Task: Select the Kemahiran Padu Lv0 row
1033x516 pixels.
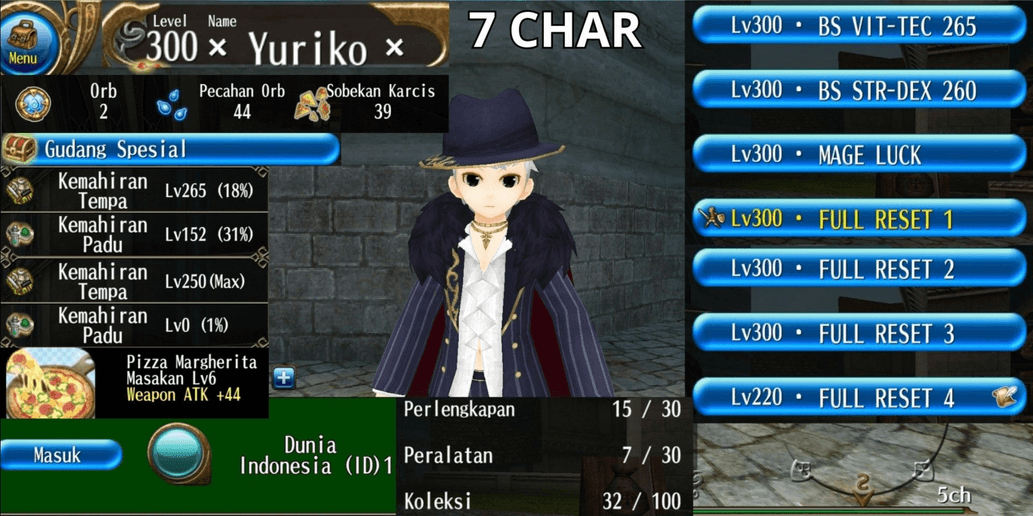Action: [135, 326]
